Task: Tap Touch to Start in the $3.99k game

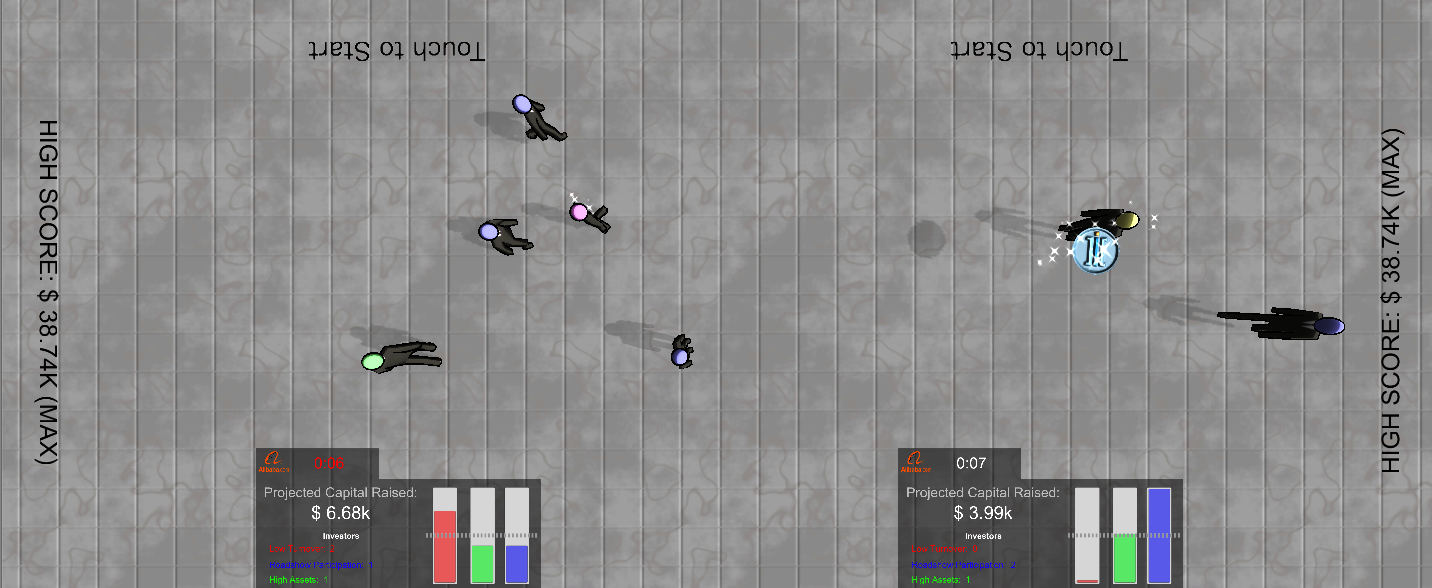Action: pyautogui.click(x=1039, y=50)
